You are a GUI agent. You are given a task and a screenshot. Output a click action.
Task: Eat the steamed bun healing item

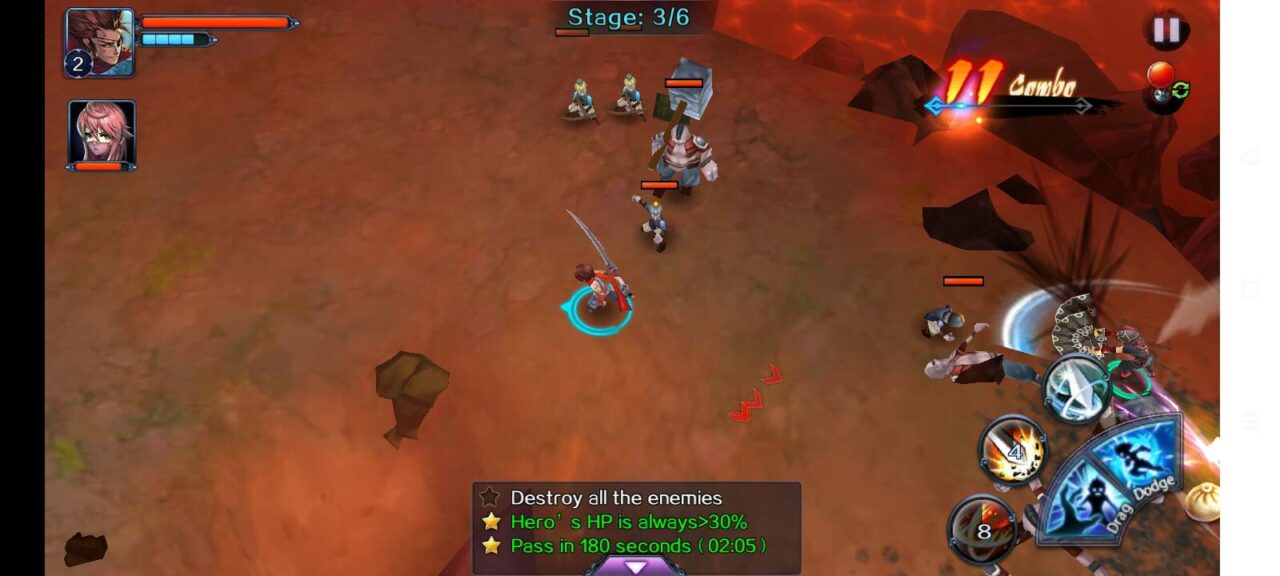(1202, 501)
